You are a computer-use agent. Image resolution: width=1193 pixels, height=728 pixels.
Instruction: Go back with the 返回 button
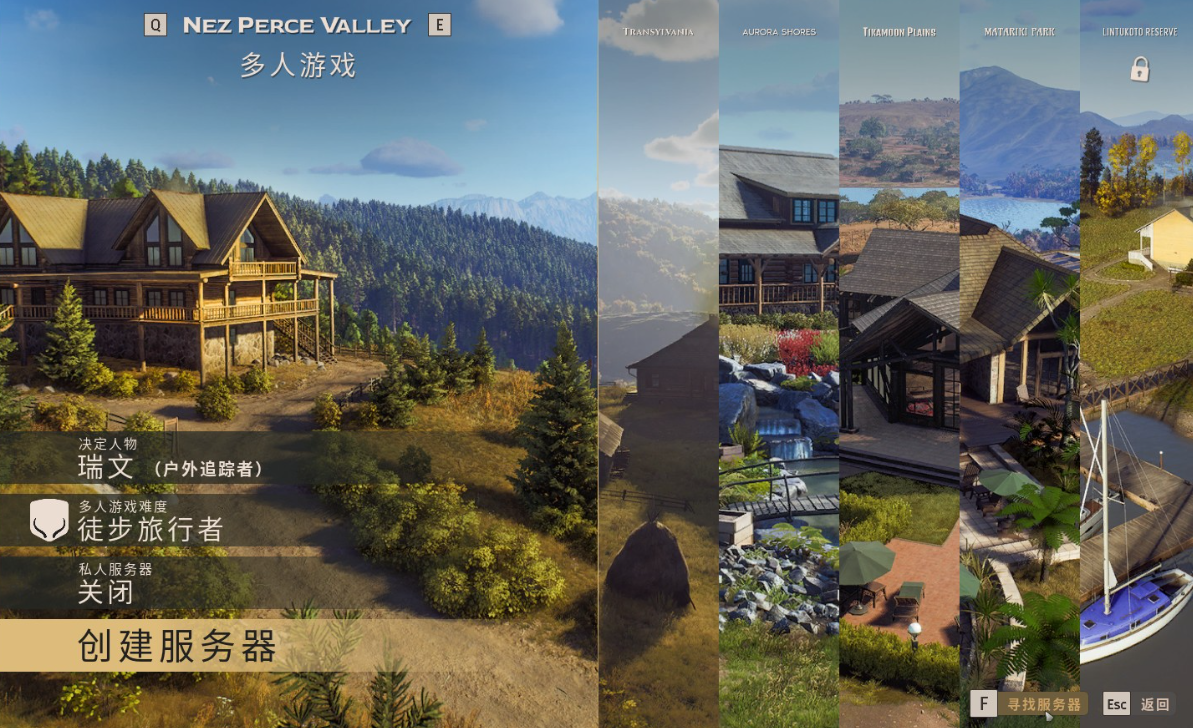point(1139,704)
